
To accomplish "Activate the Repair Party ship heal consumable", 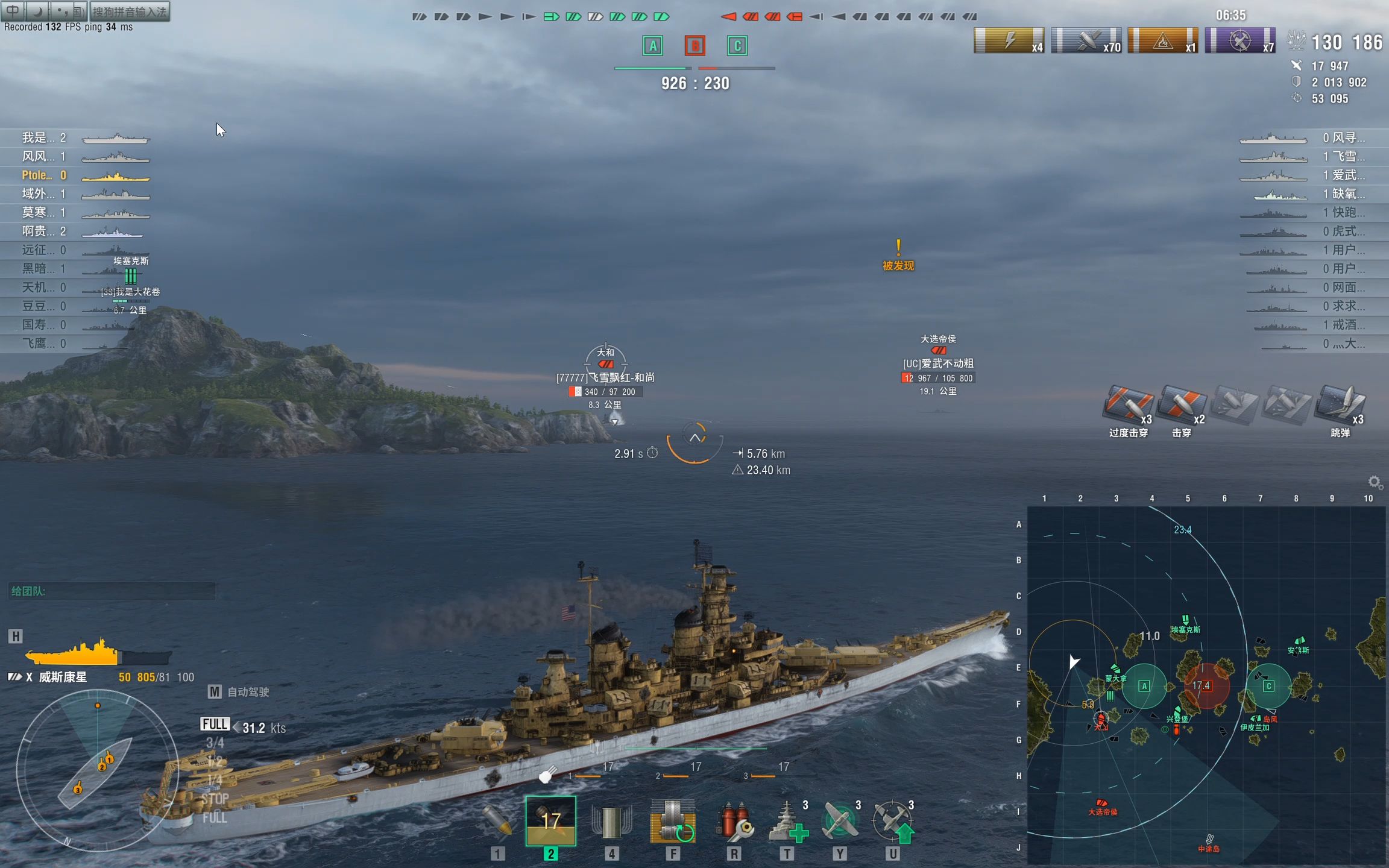I will point(787,821).
